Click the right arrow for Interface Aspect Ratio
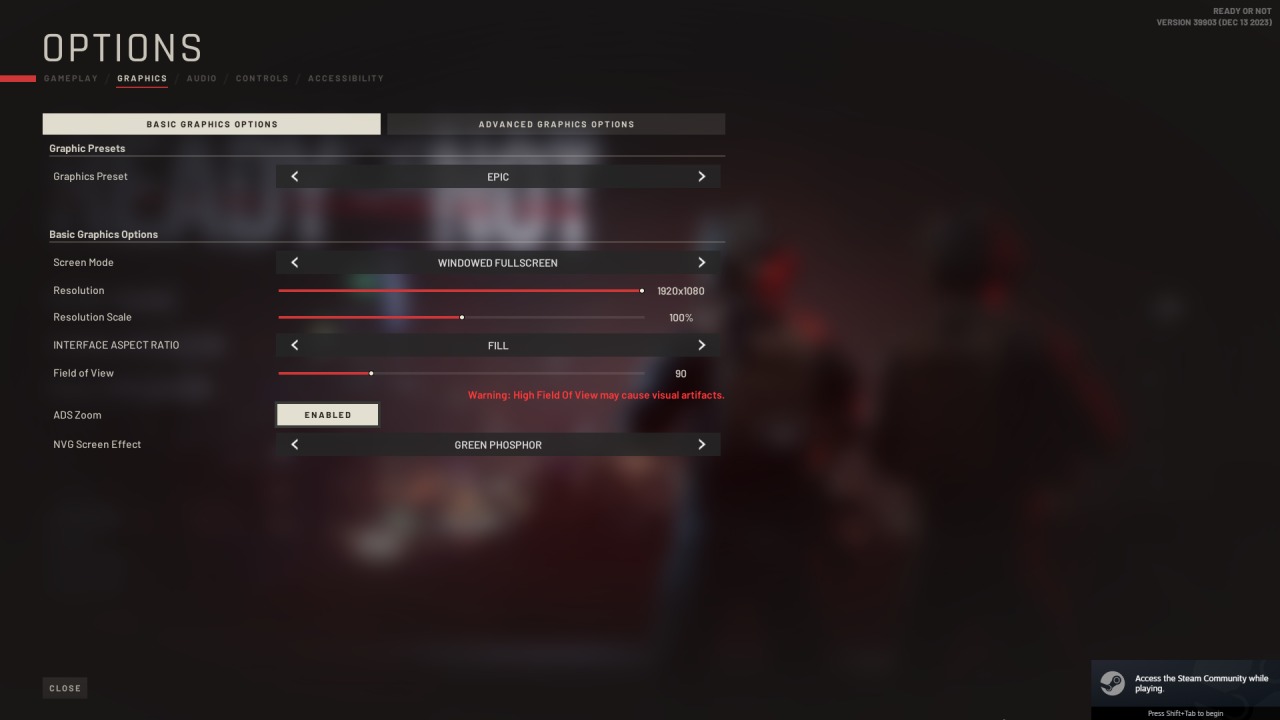The image size is (1280, 720). (x=702, y=345)
